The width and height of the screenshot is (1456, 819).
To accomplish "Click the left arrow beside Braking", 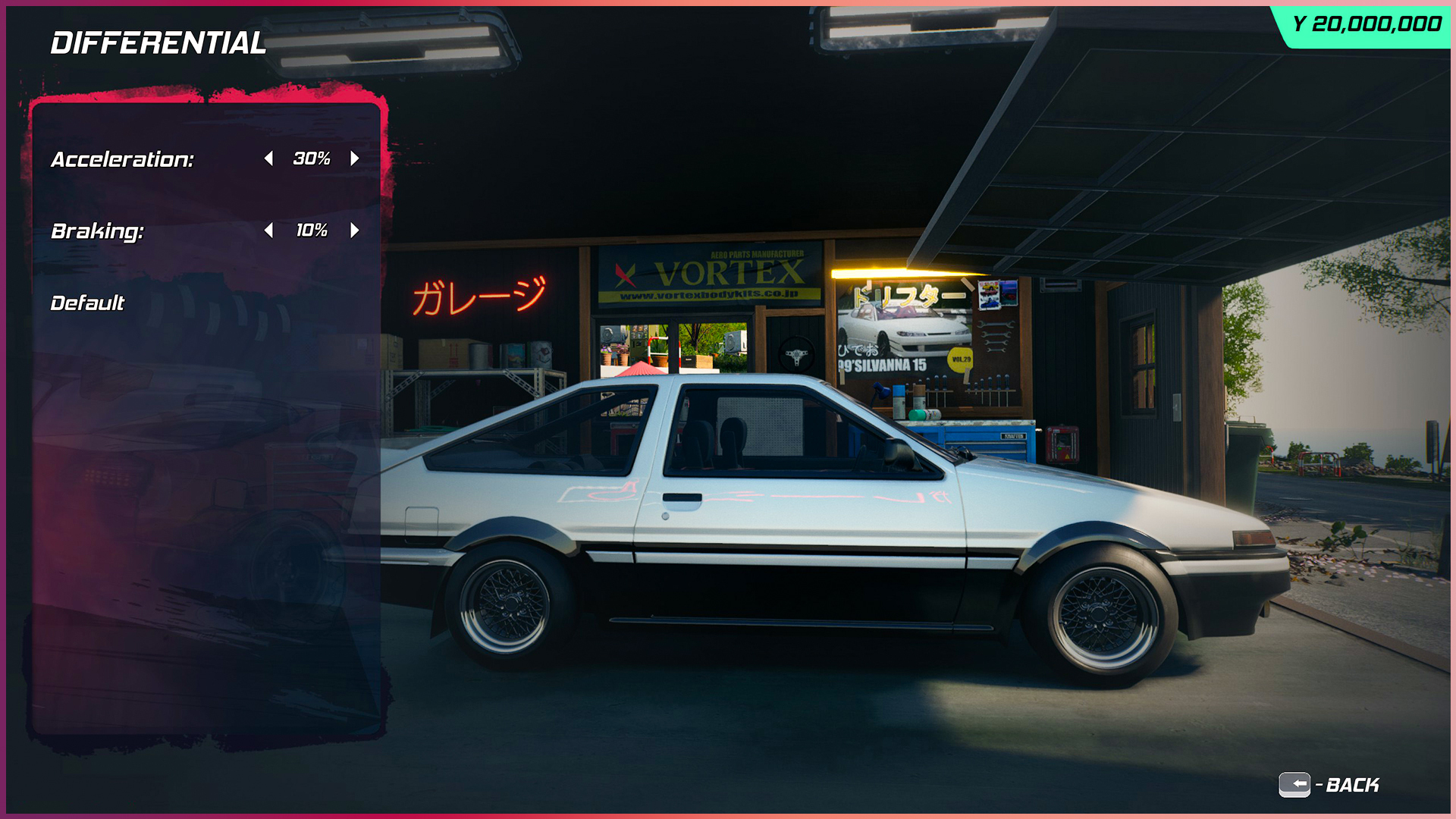I will [x=269, y=231].
